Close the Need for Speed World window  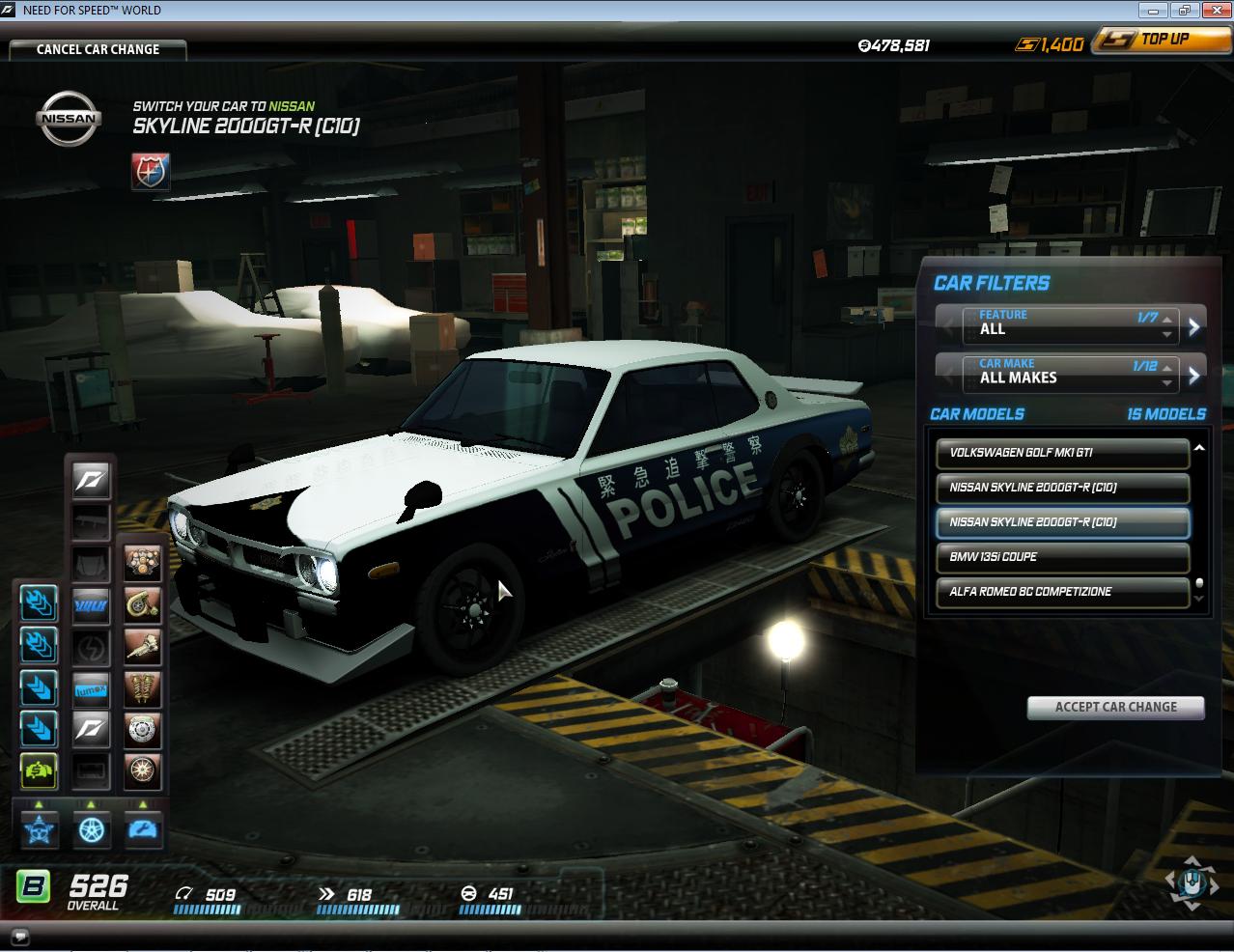pos(1214,11)
